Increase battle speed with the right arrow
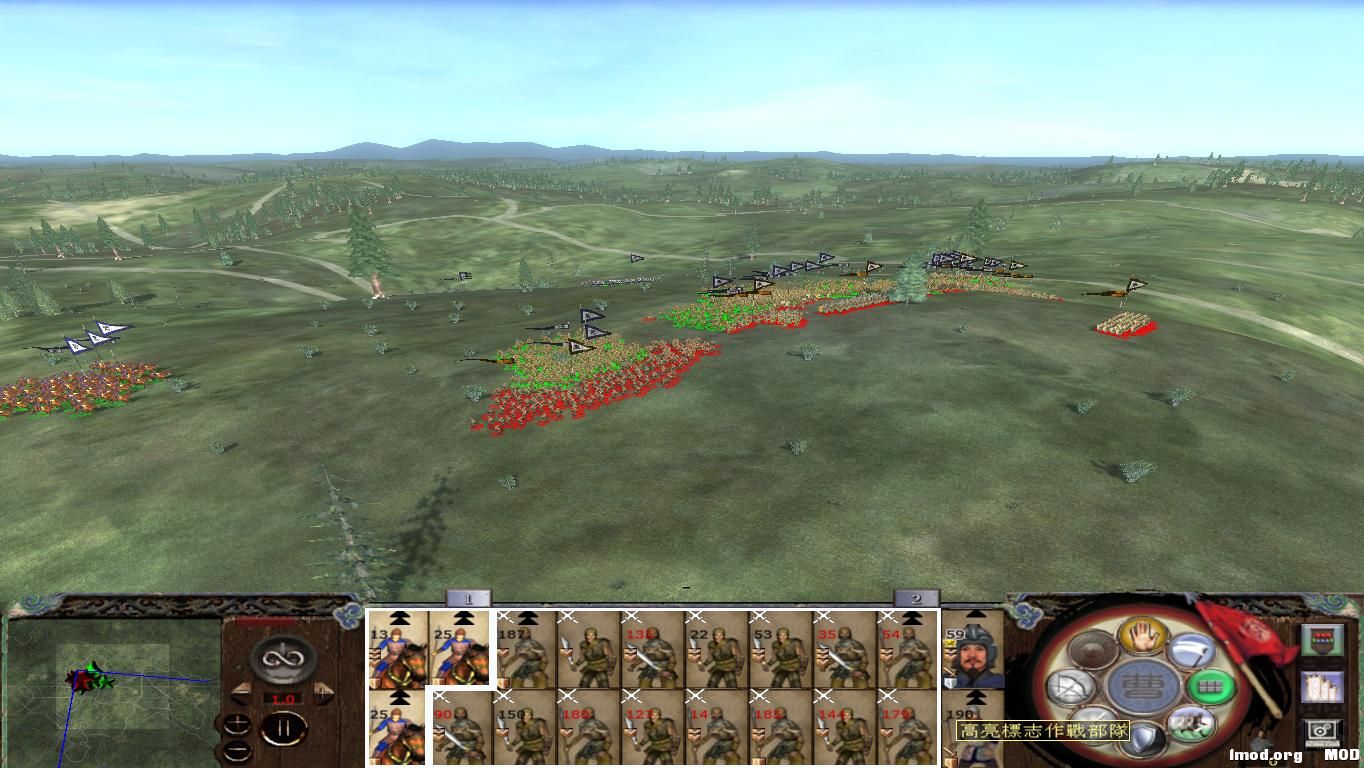The image size is (1364, 768). tap(322, 690)
